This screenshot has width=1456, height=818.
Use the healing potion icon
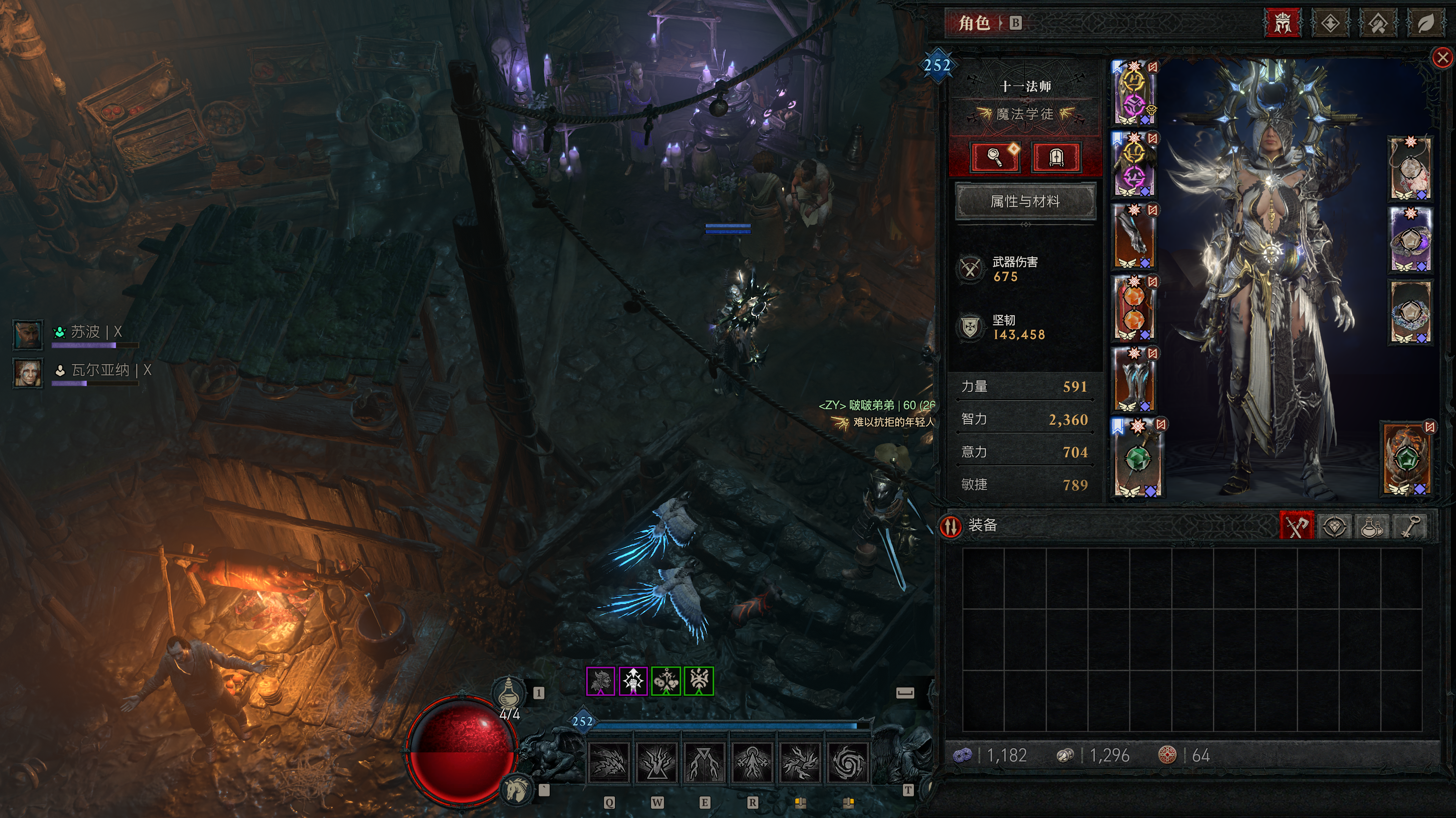[508, 691]
